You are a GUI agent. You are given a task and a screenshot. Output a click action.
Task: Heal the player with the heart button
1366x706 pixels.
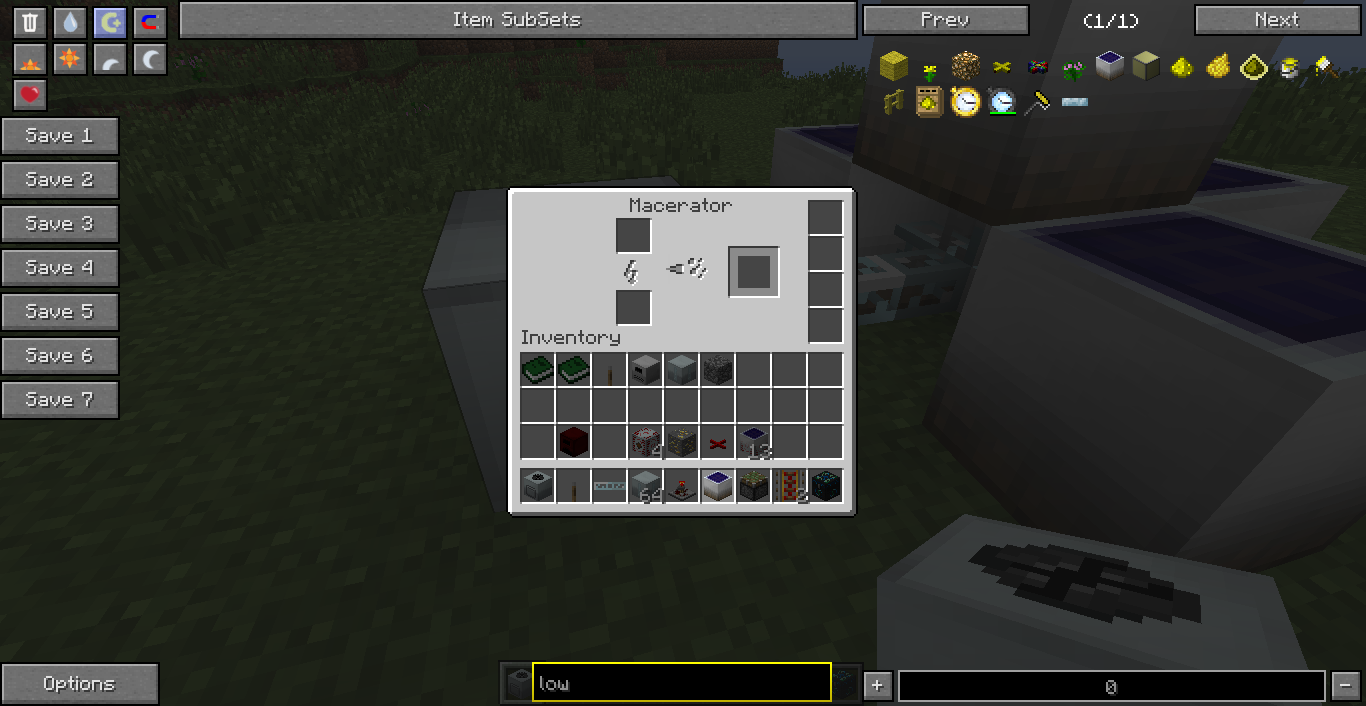(x=30, y=95)
